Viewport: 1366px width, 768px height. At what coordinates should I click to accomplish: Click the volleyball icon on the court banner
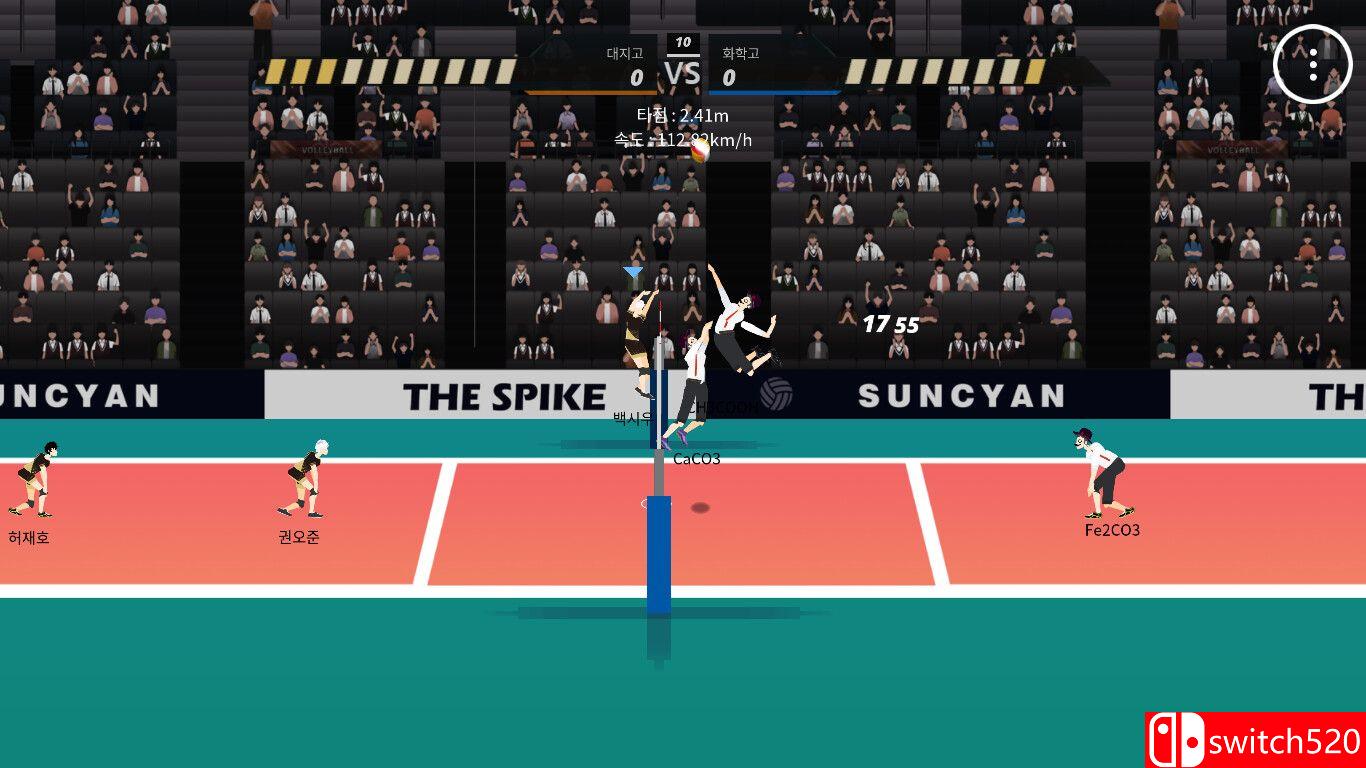pyautogui.click(x=775, y=395)
